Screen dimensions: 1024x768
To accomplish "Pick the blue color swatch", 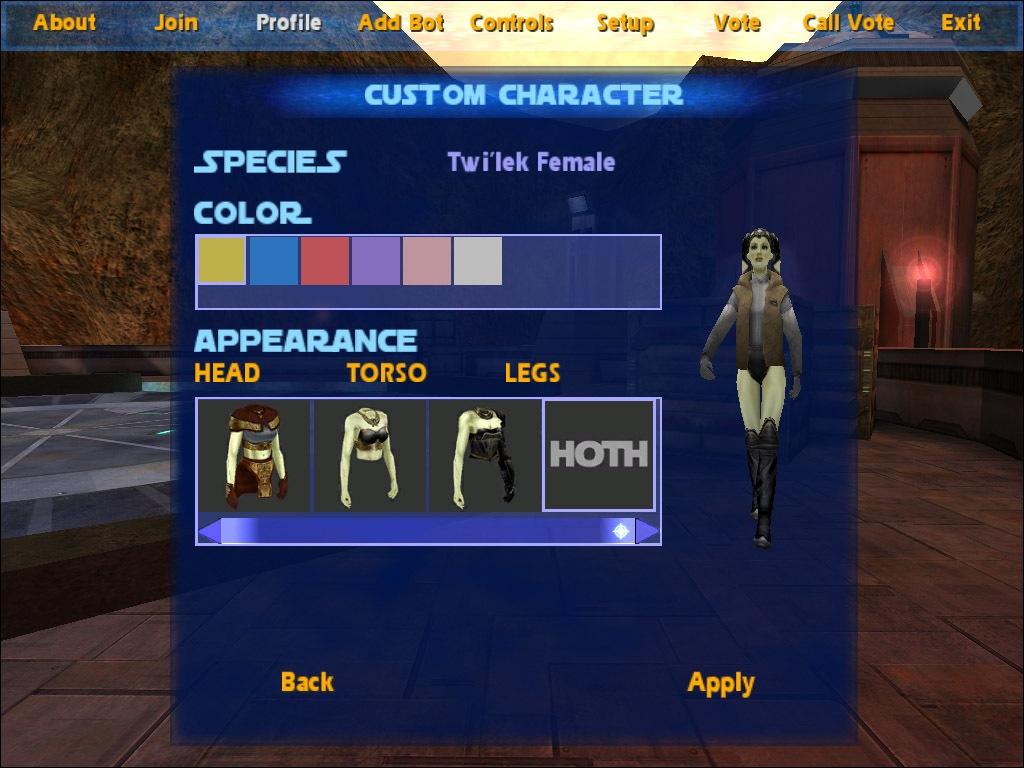I will click(273, 261).
